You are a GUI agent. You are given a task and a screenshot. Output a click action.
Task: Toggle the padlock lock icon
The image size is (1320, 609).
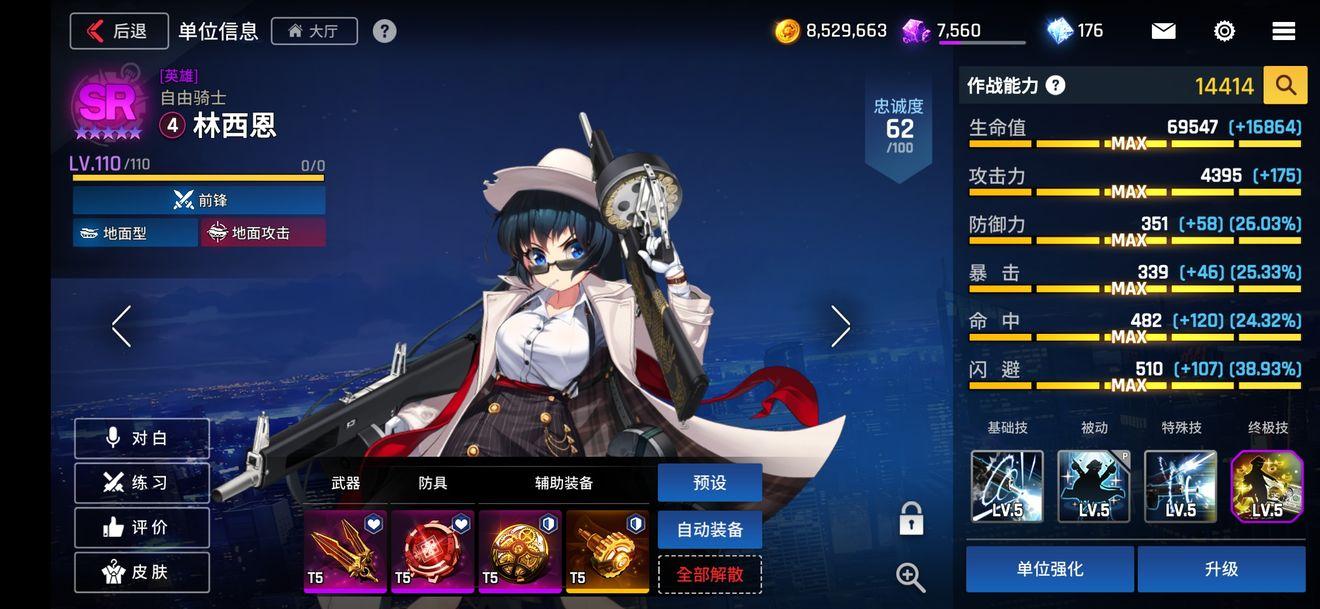click(910, 519)
